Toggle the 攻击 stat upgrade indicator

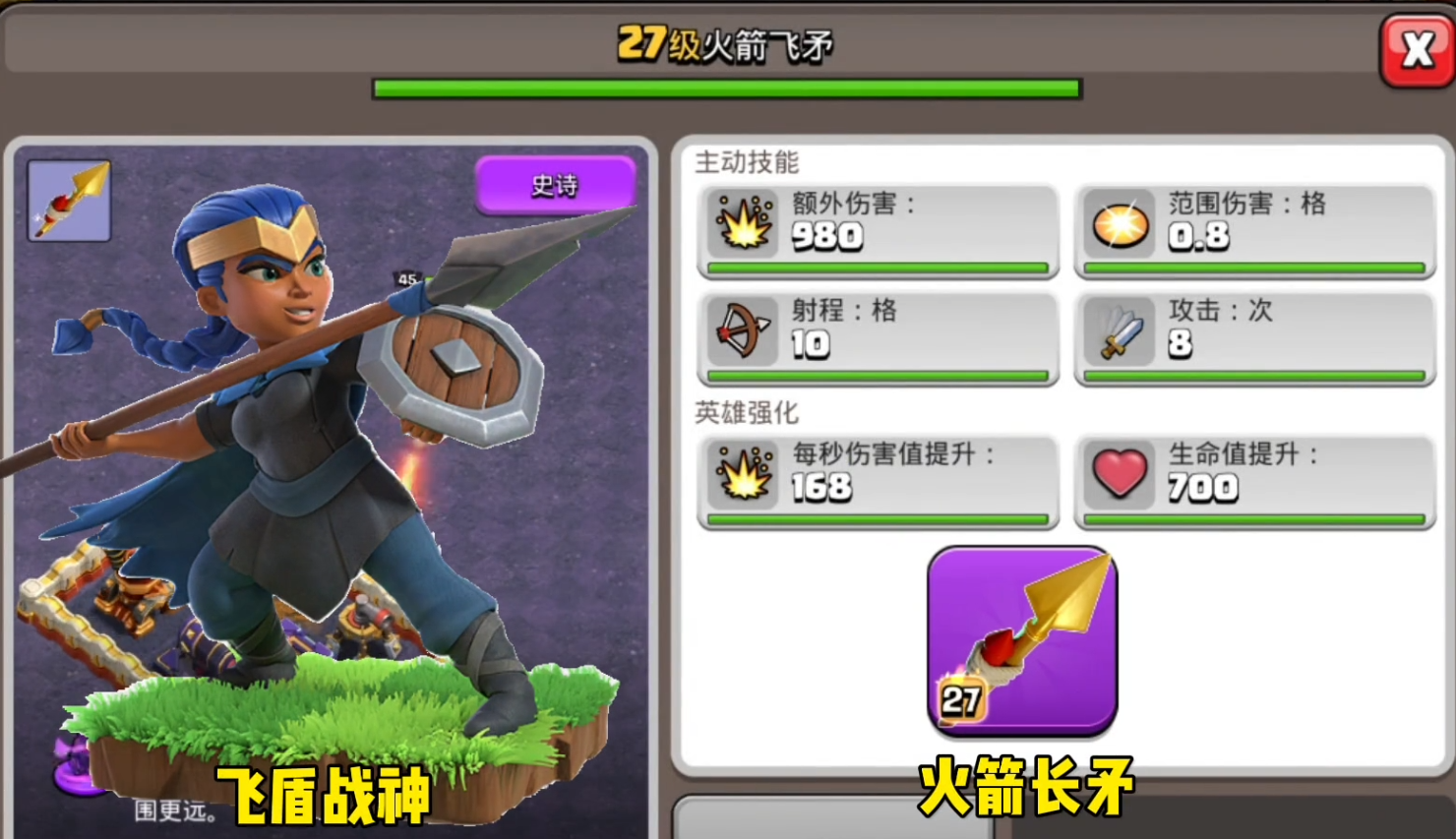(1252, 376)
